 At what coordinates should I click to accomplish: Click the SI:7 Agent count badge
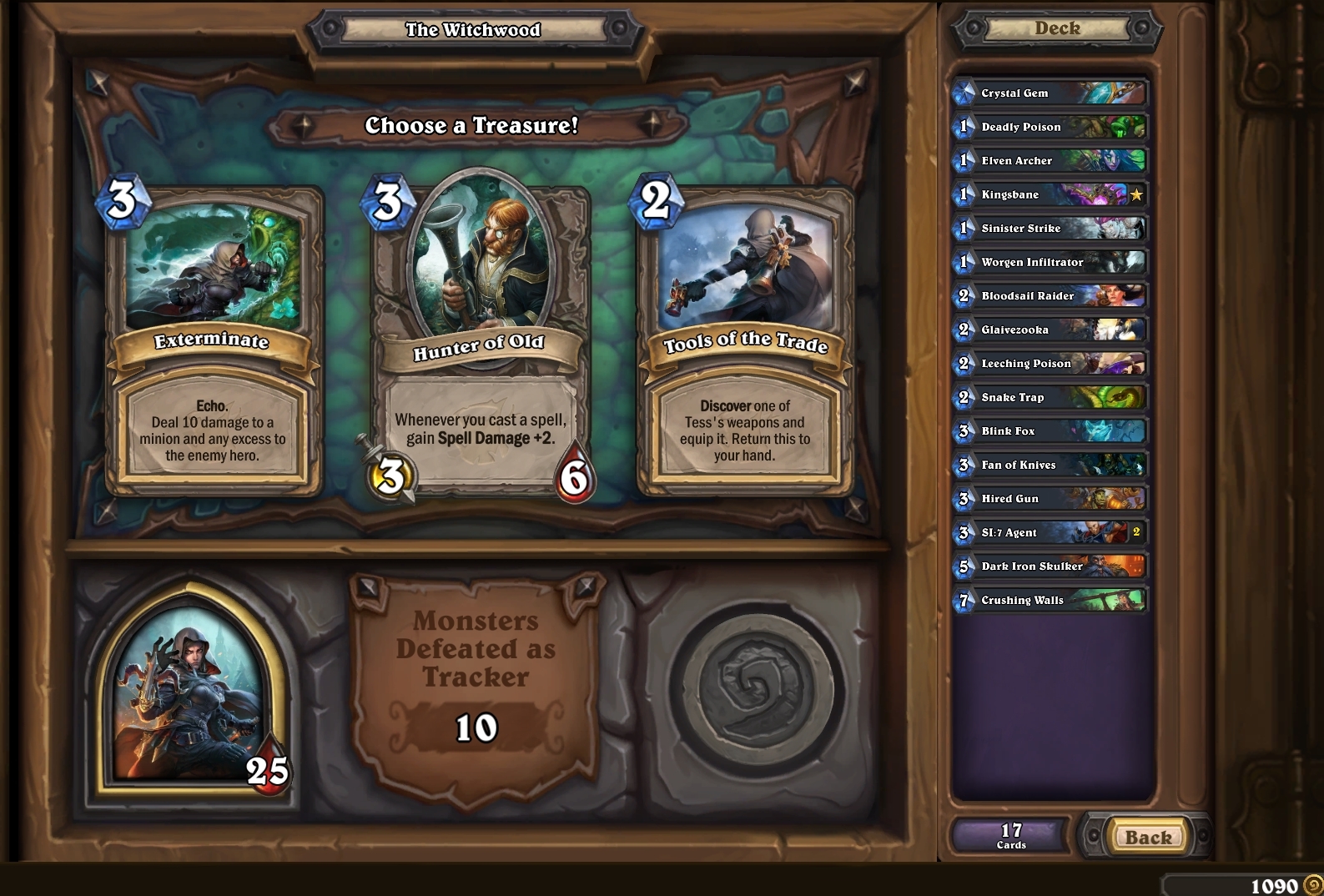pos(1135,532)
